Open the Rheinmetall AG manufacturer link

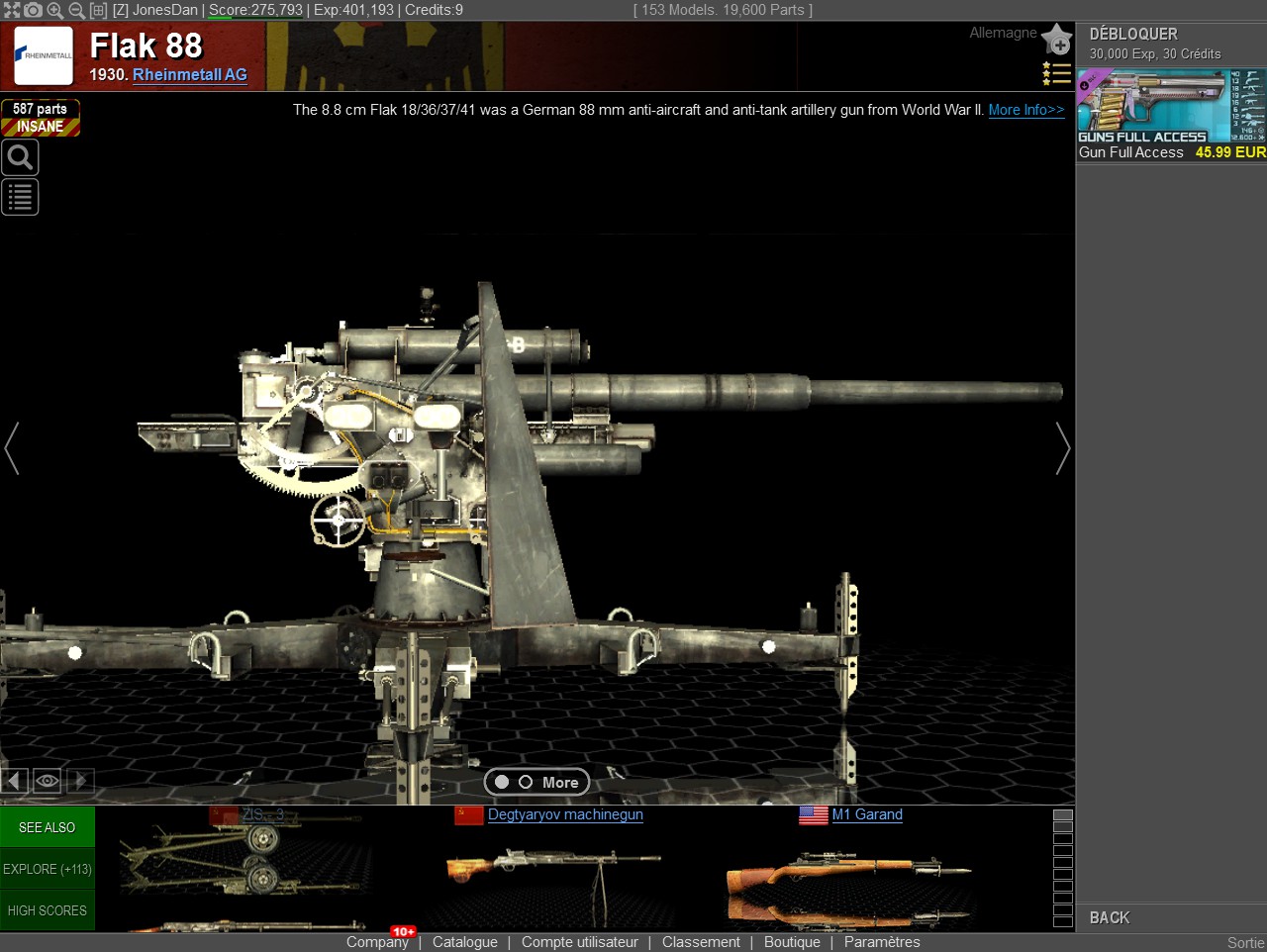(190, 75)
